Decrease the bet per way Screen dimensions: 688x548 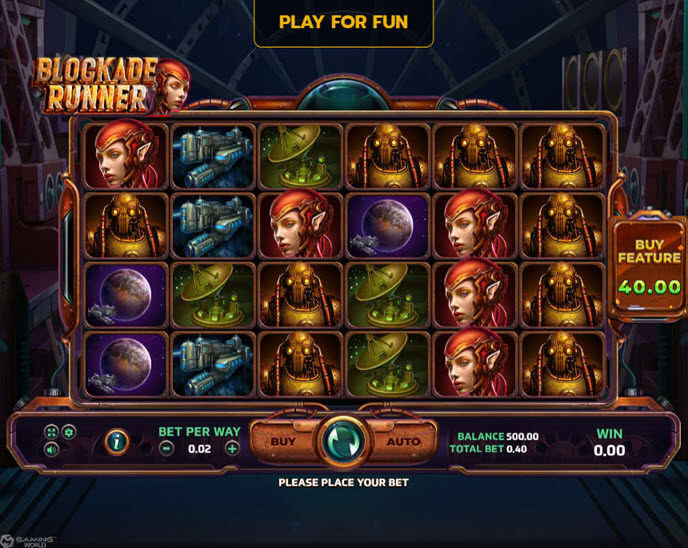click(x=167, y=449)
